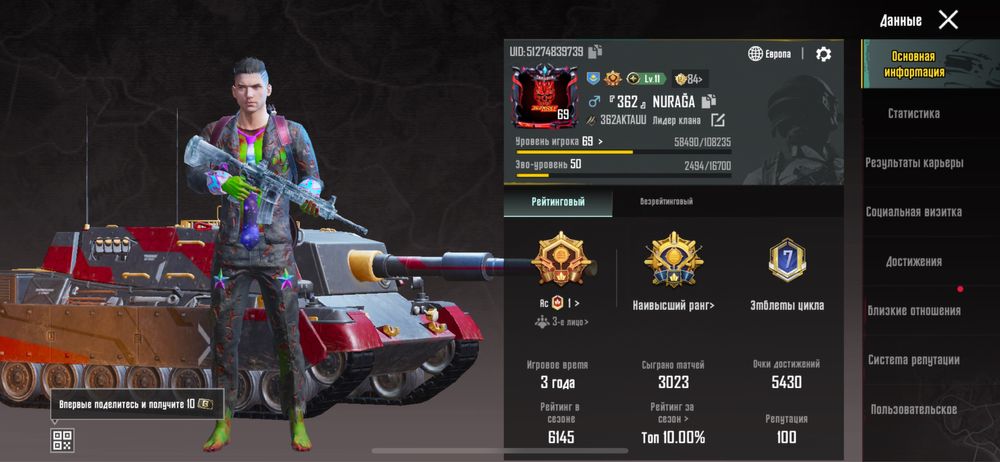This screenshot has width=1000, height=462.
Task: Edit the clan information pencil icon
Action: pos(717,121)
